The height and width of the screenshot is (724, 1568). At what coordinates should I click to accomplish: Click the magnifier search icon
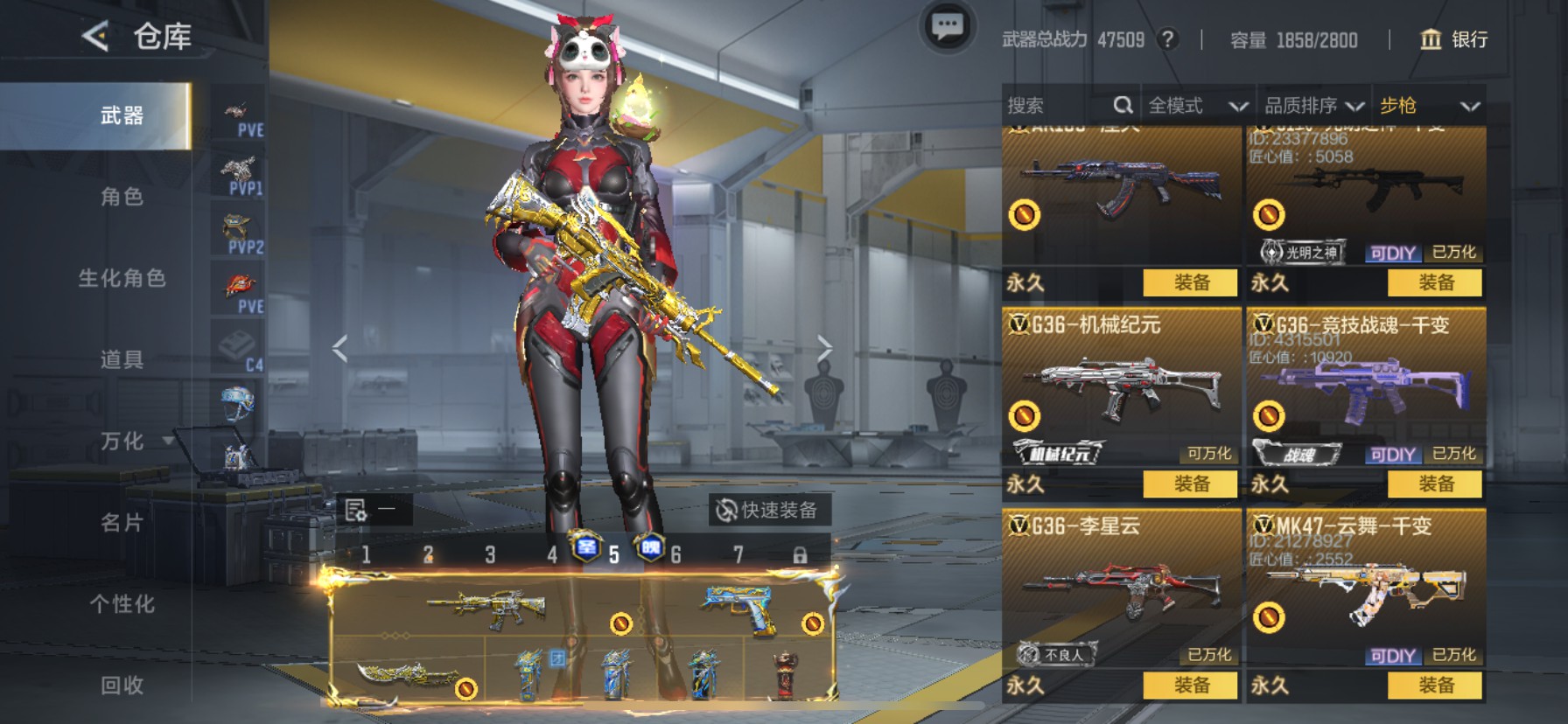tap(1123, 105)
